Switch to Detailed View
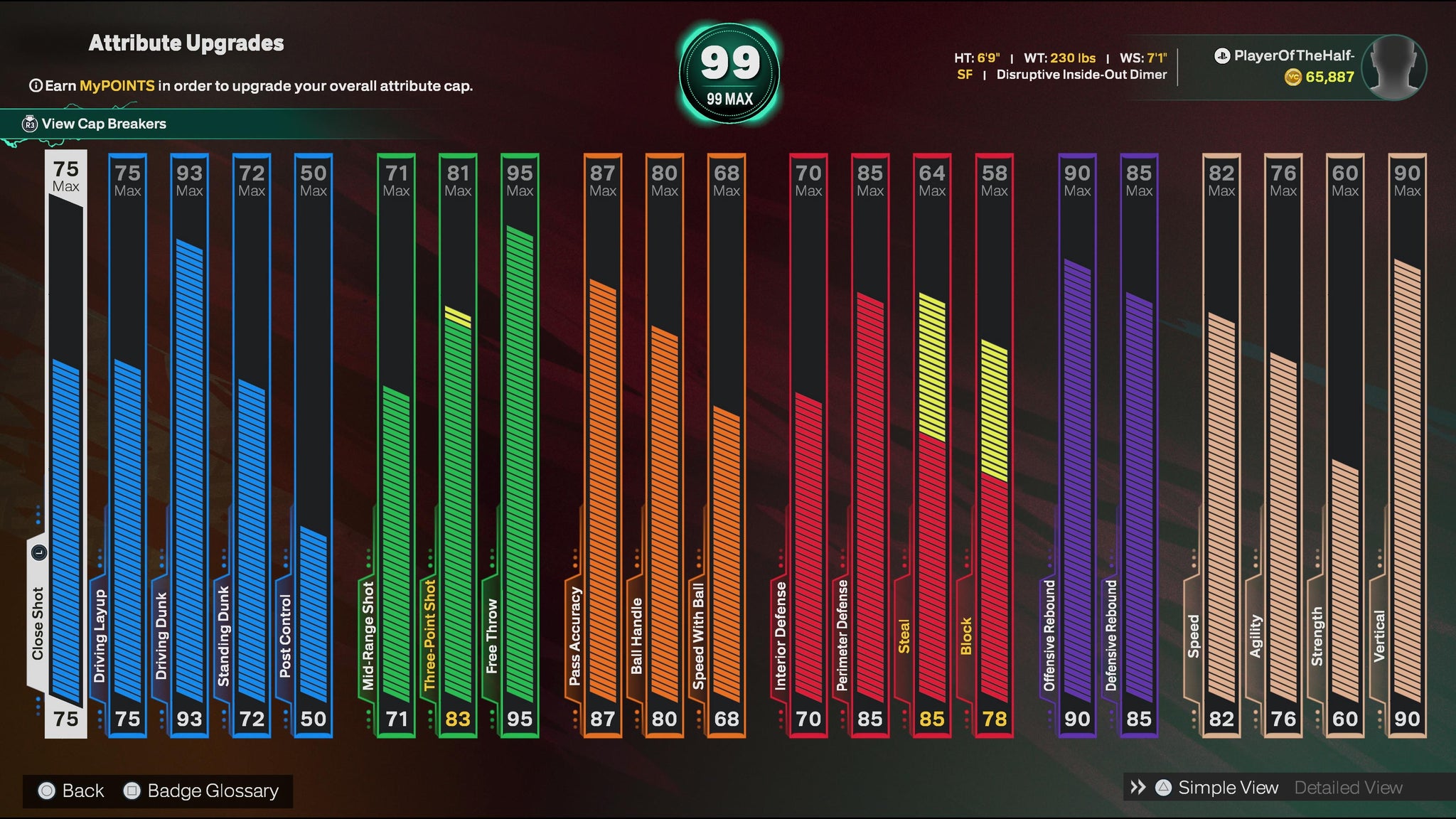1456x819 pixels. [x=1348, y=788]
